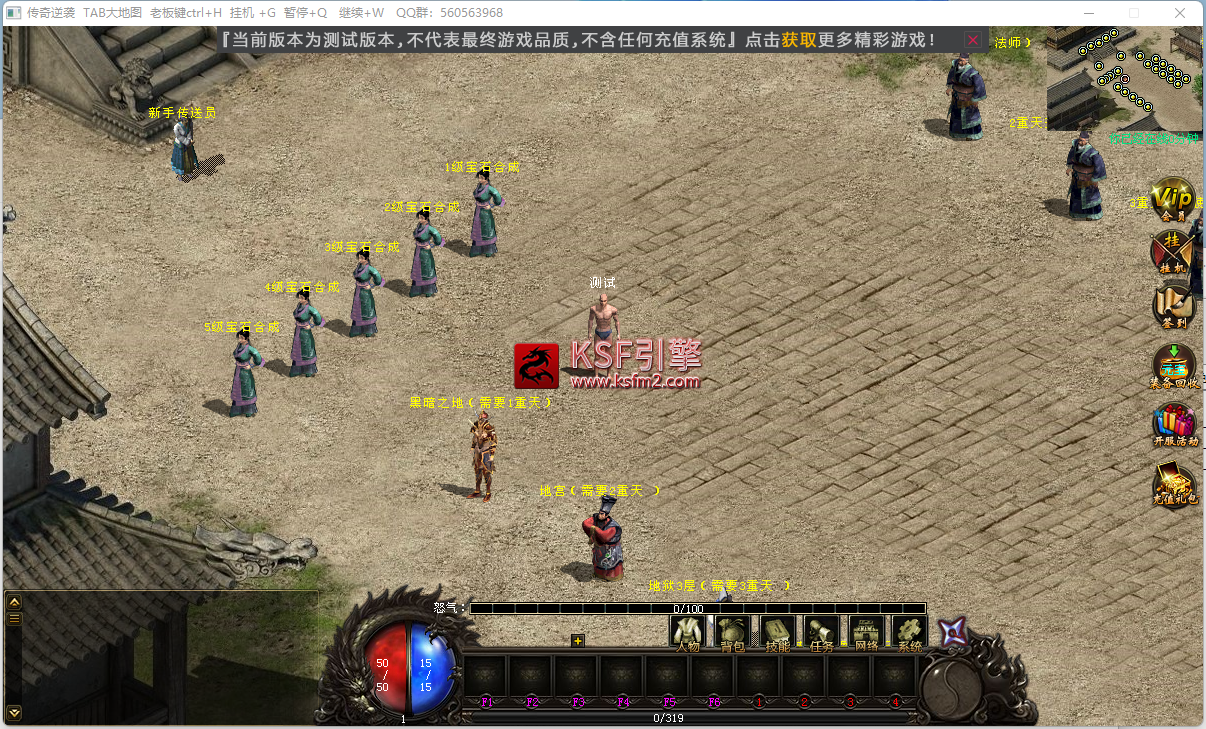
Task: Open the 系统 system gear settings
Action: coord(910,633)
